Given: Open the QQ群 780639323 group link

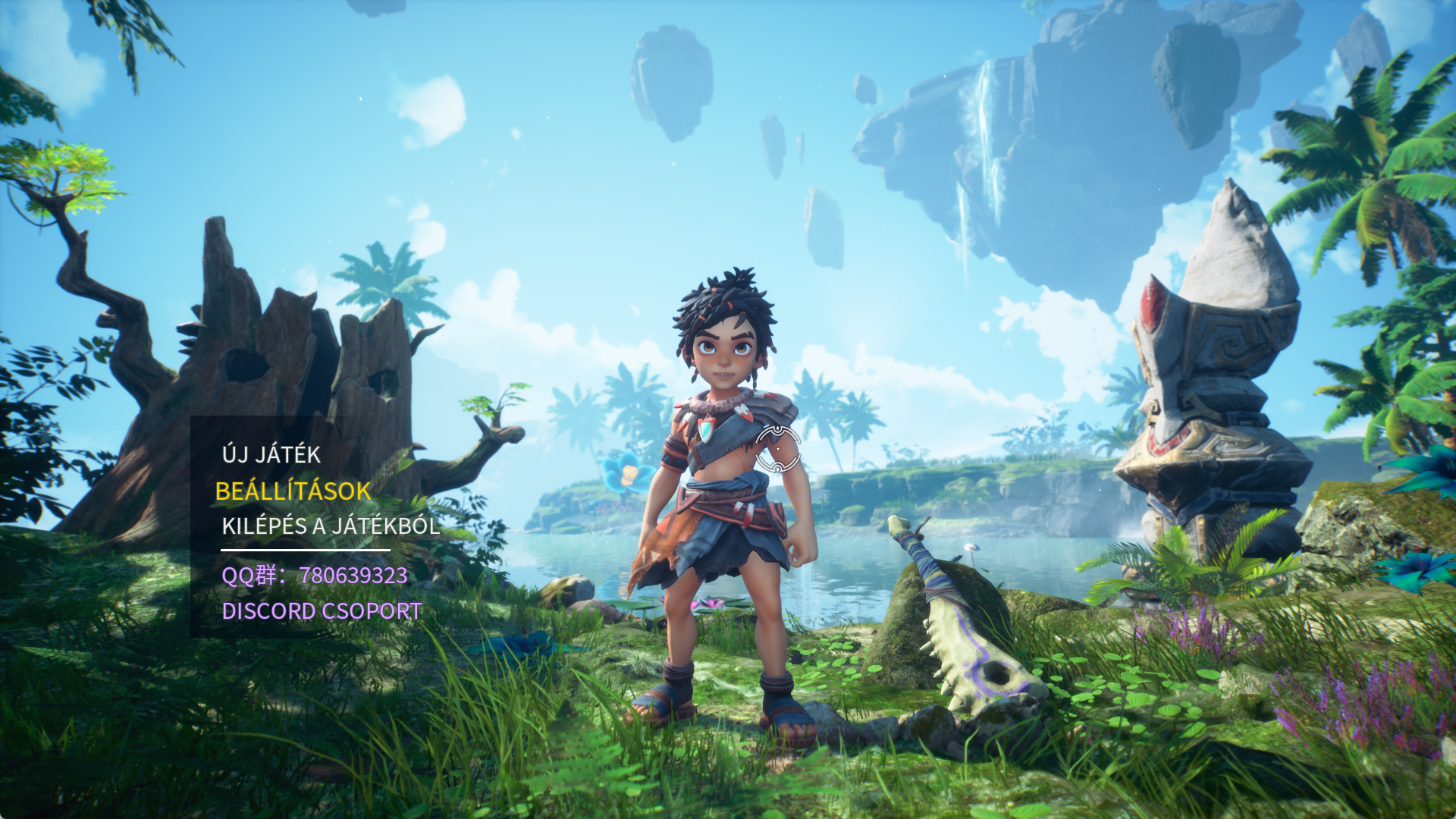Looking at the screenshot, I should pyautogui.click(x=314, y=576).
